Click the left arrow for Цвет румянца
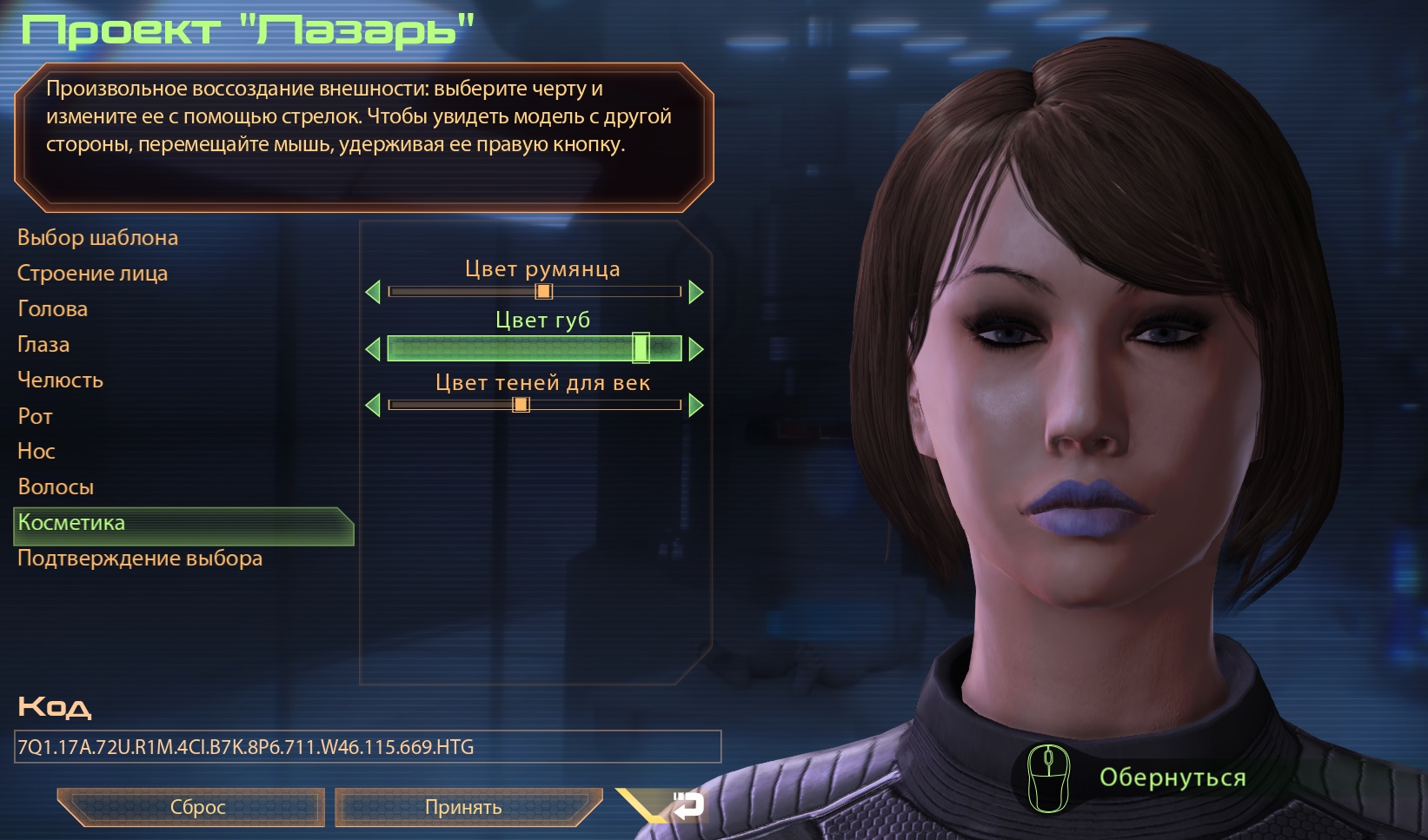This screenshot has width=1428, height=840. tap(374, 292)
